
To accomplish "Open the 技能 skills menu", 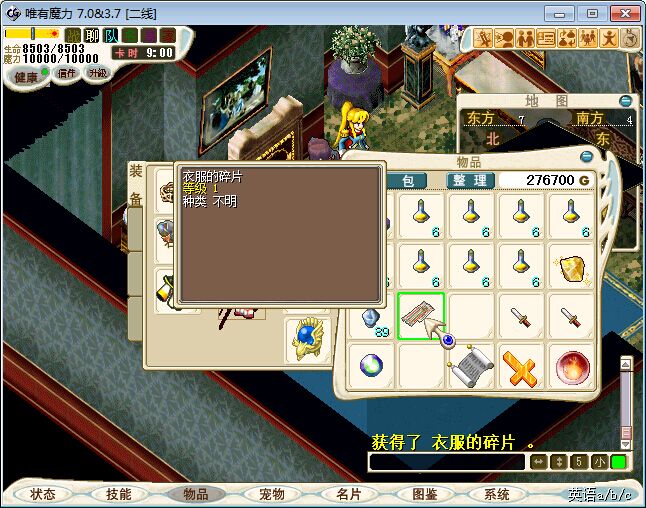I will (x=119, y=494).
